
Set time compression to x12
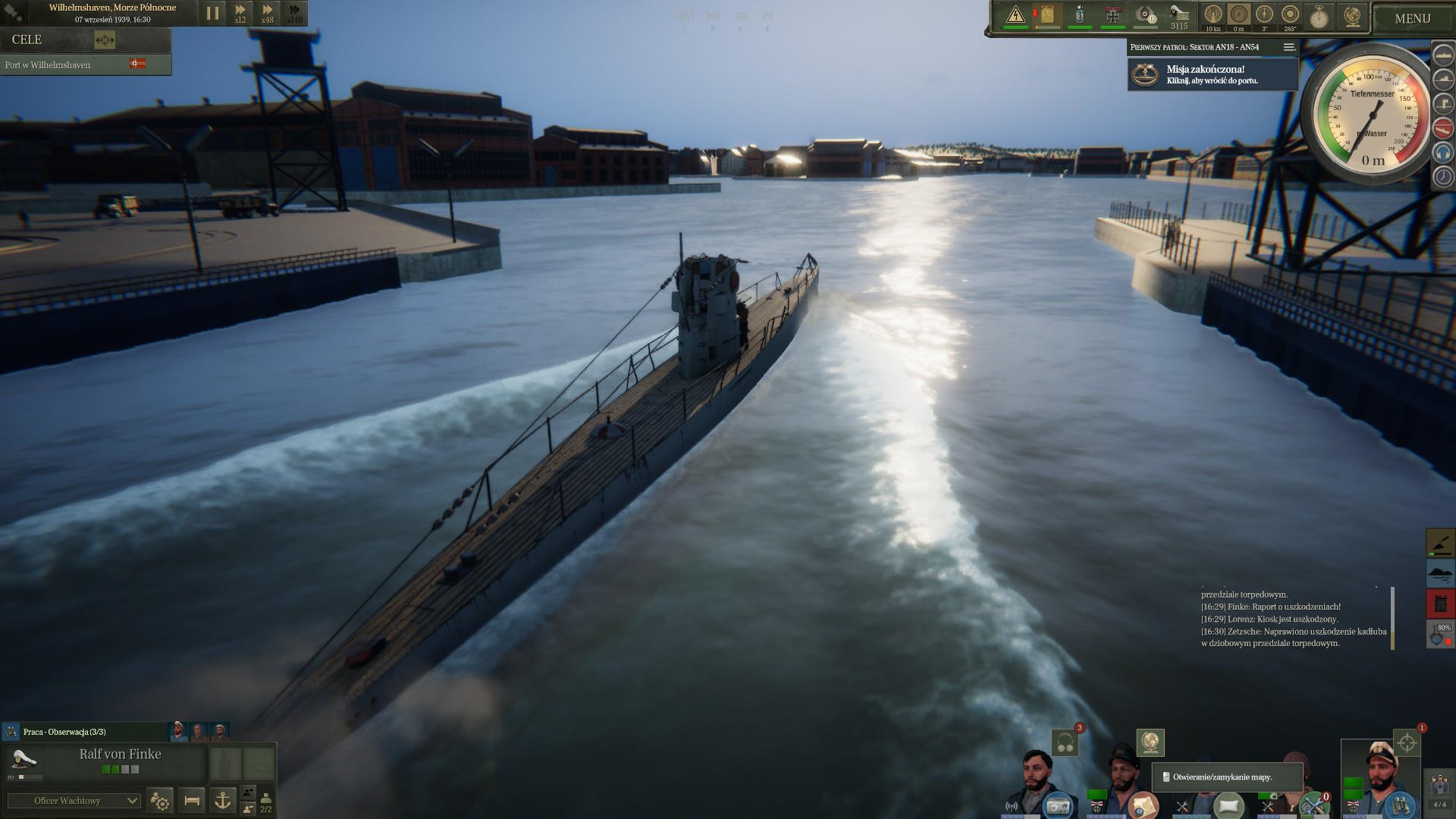240,13
